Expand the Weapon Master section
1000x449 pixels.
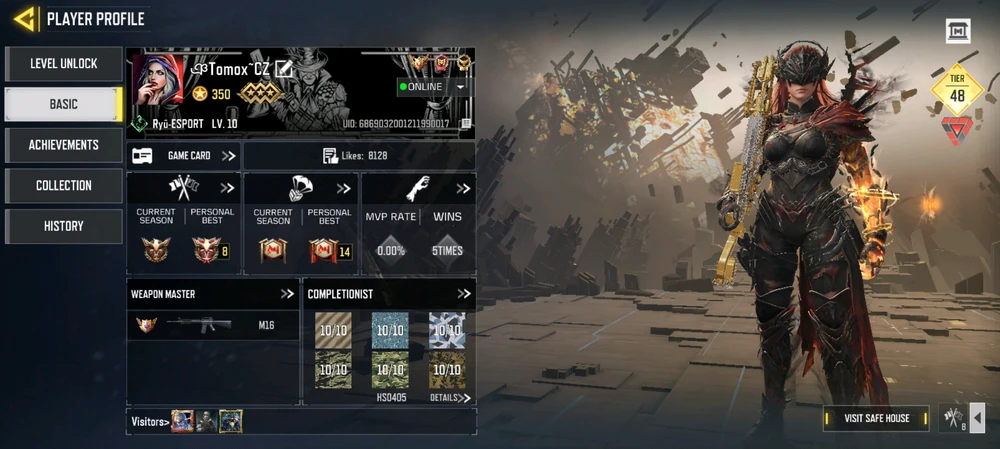pyautogui.click(x=287, y=294)
